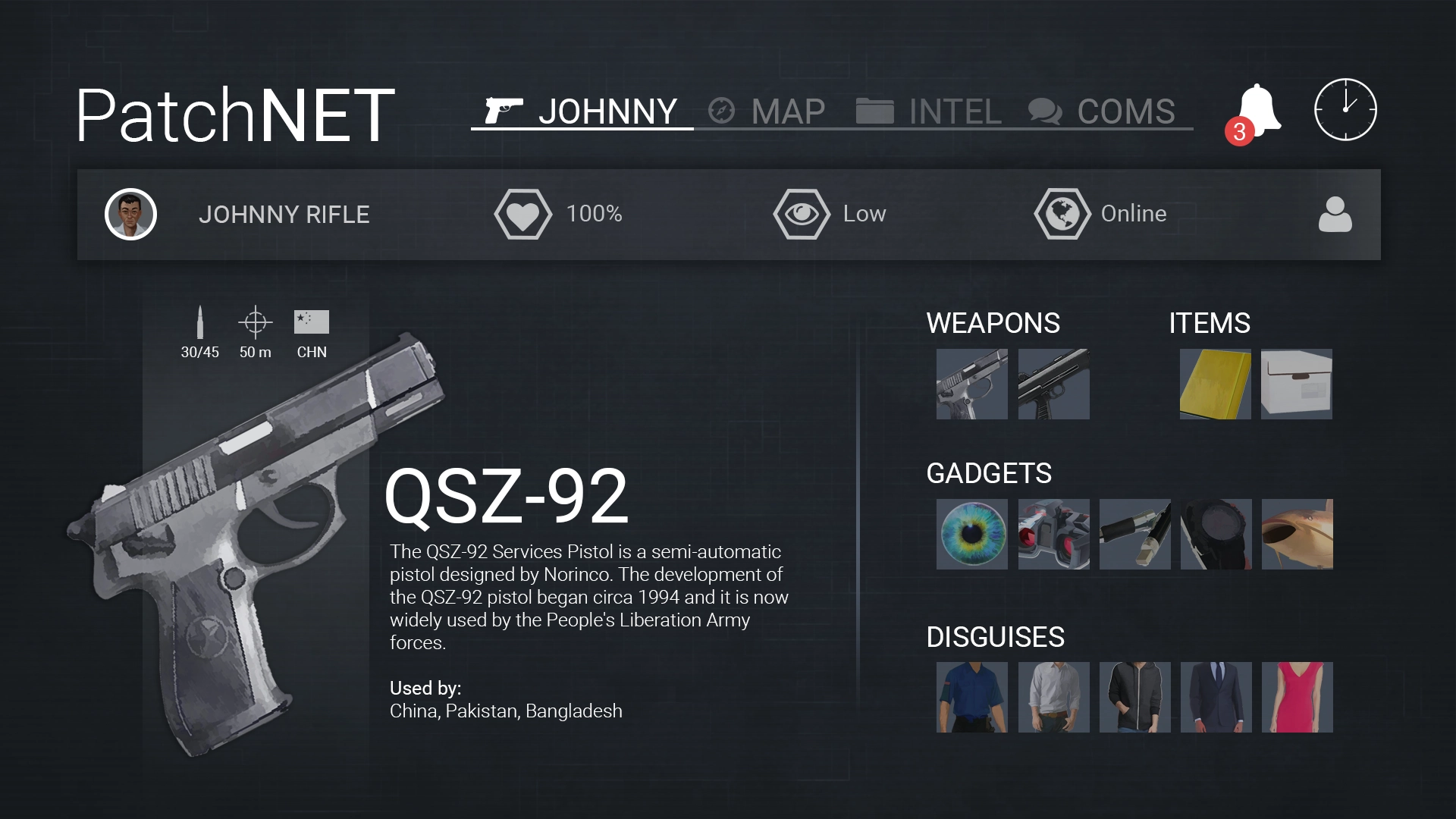1456x819 pixels.
Task: Select the catfish gadget
Action: pos(1297,534)
